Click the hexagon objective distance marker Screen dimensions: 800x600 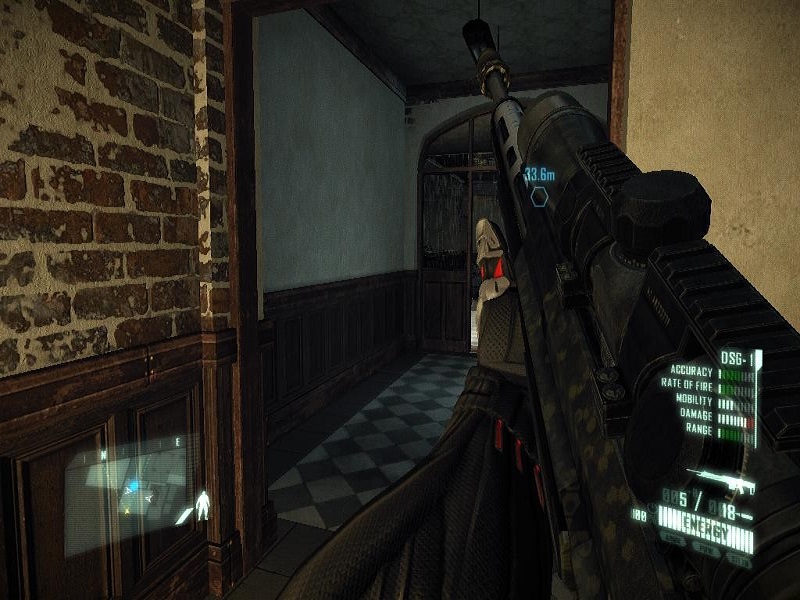539,195
